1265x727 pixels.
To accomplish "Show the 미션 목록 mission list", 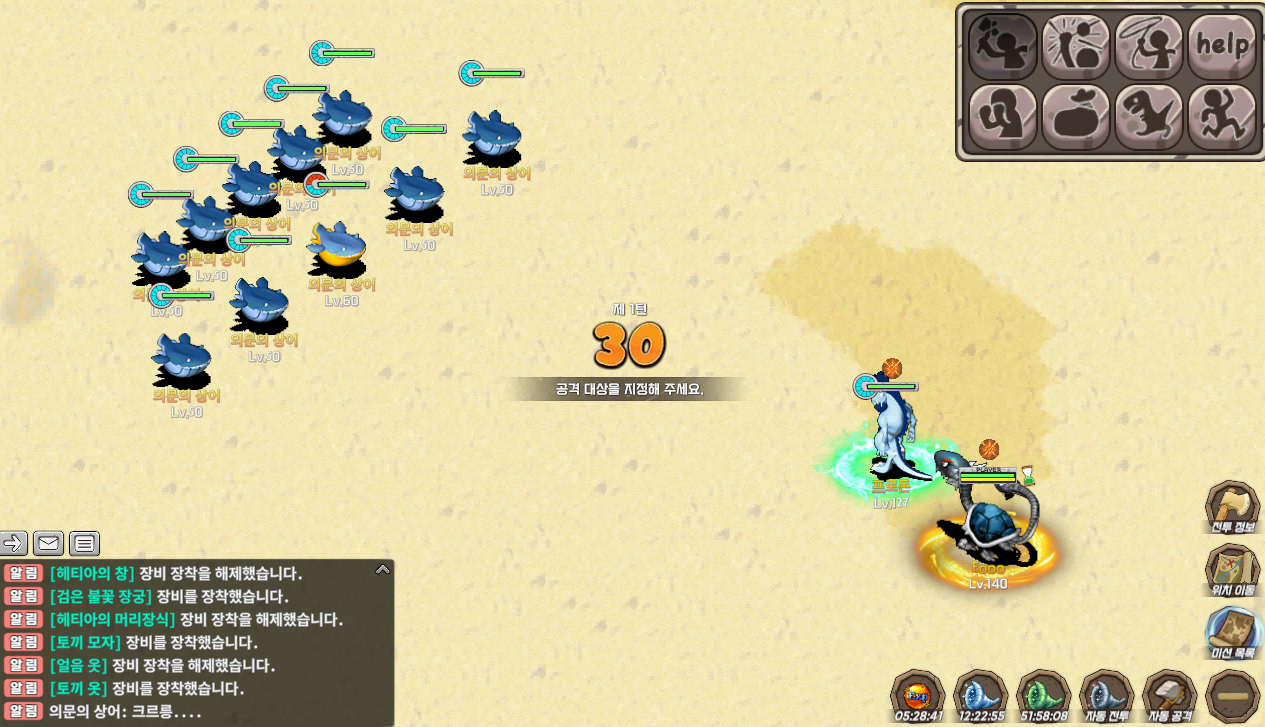I will click(x=1231, y=634).
